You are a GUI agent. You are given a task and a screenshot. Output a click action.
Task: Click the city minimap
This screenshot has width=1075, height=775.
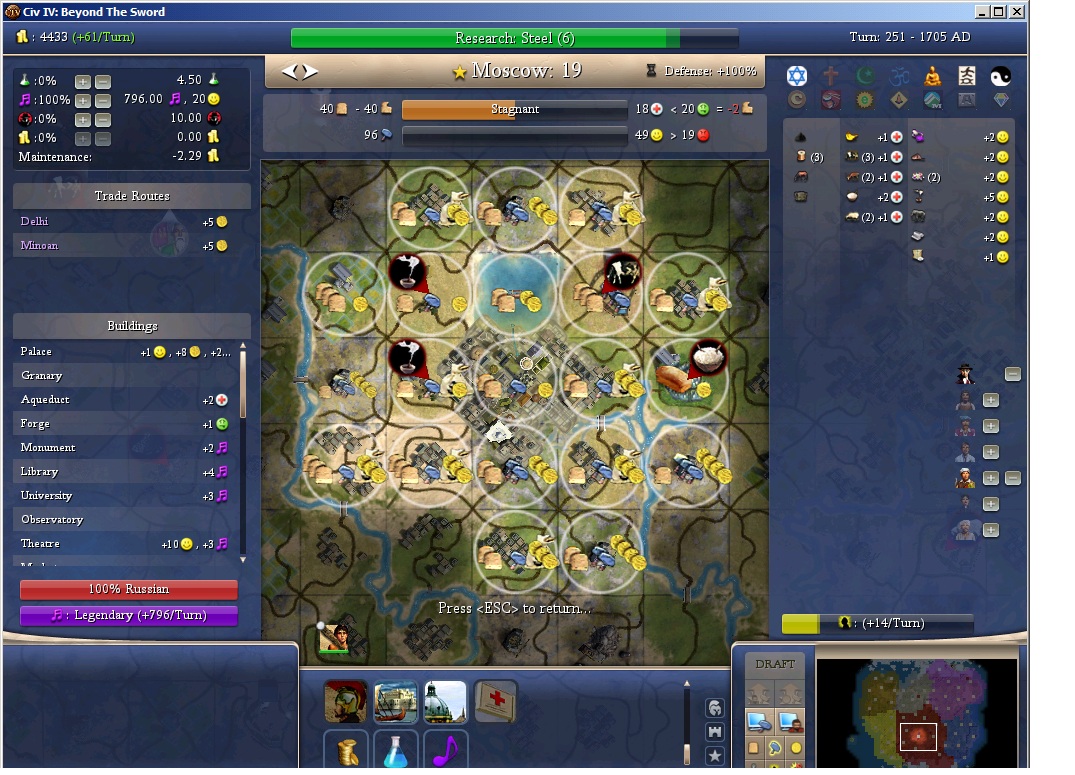pos(917,711)
